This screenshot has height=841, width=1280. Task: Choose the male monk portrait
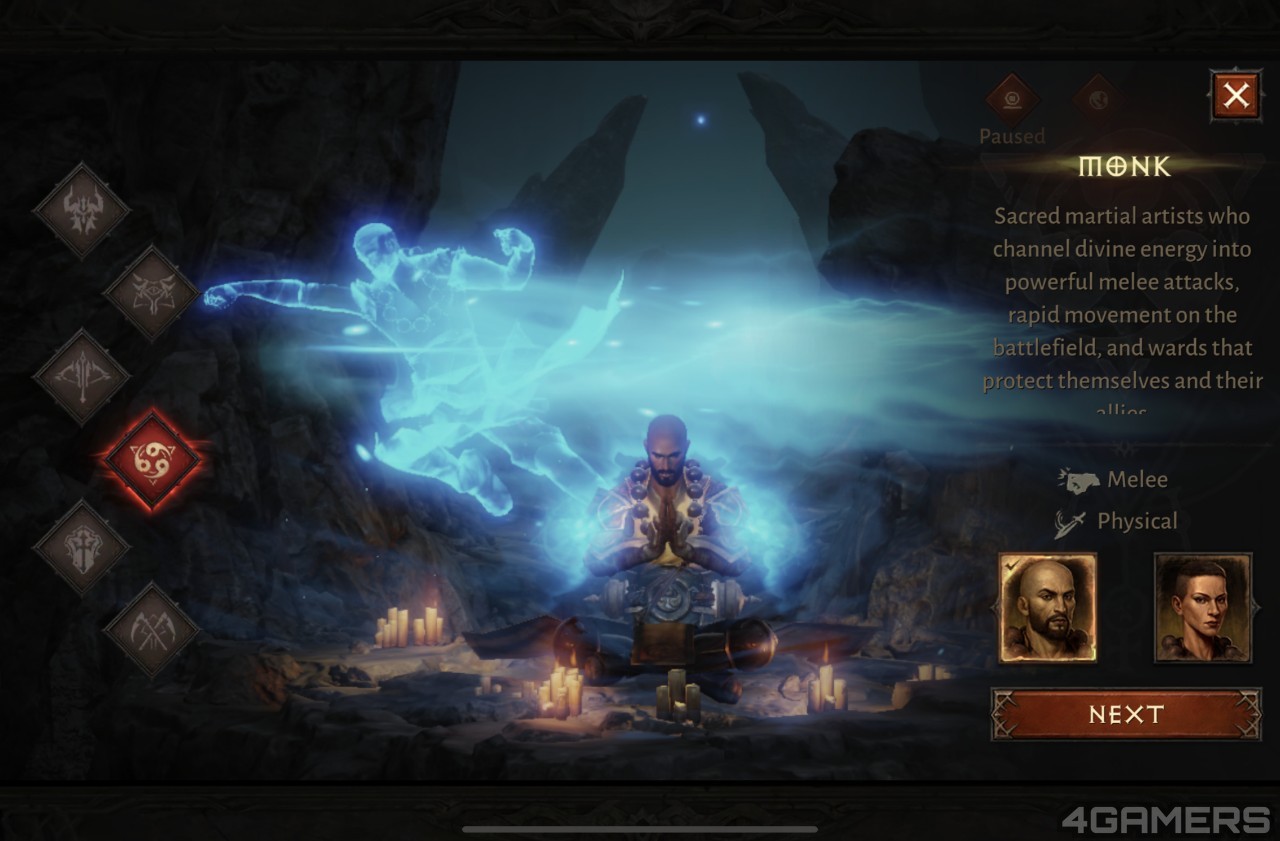[1048, 608]
